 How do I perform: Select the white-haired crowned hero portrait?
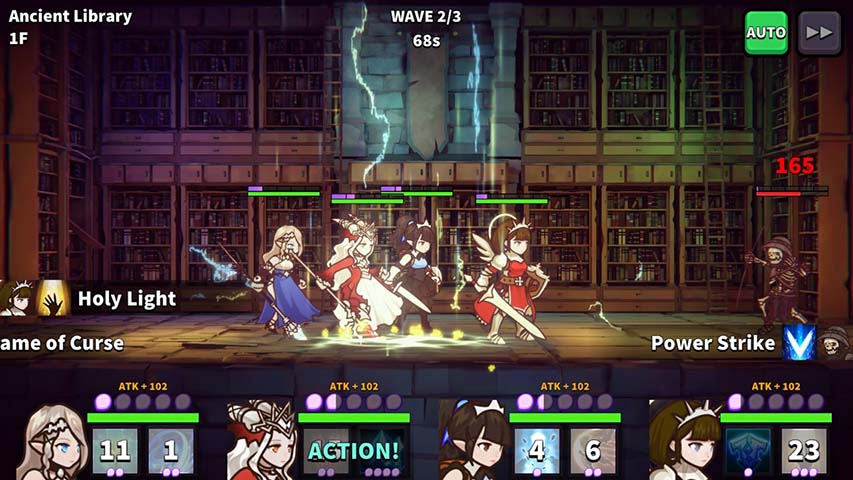tap(260, 442)
